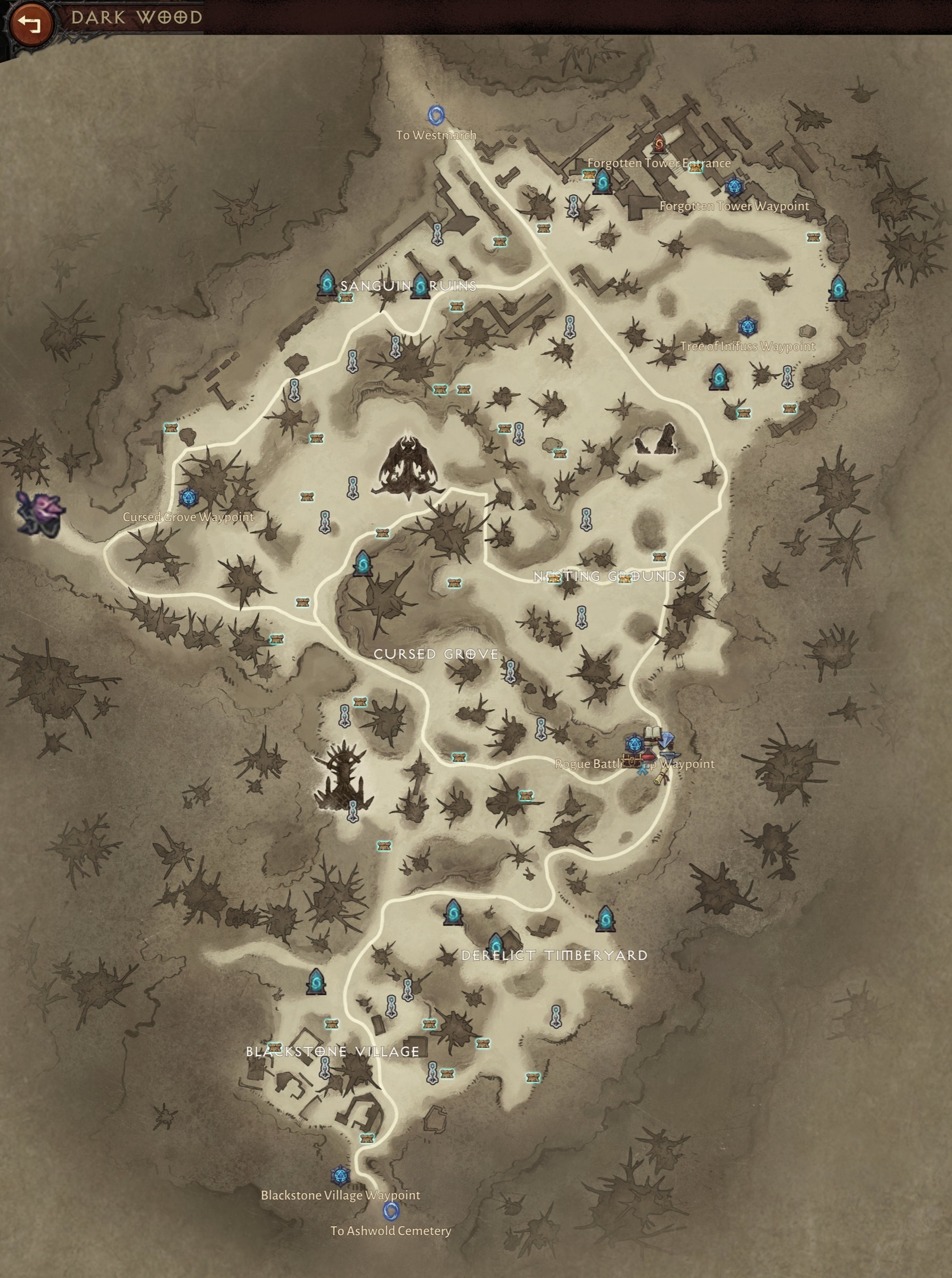This screenshot has height=1278, width=952.
Task: Click the Blacksmith anvil icon at Rogue Battle Camp
Action: click(670, 757)
